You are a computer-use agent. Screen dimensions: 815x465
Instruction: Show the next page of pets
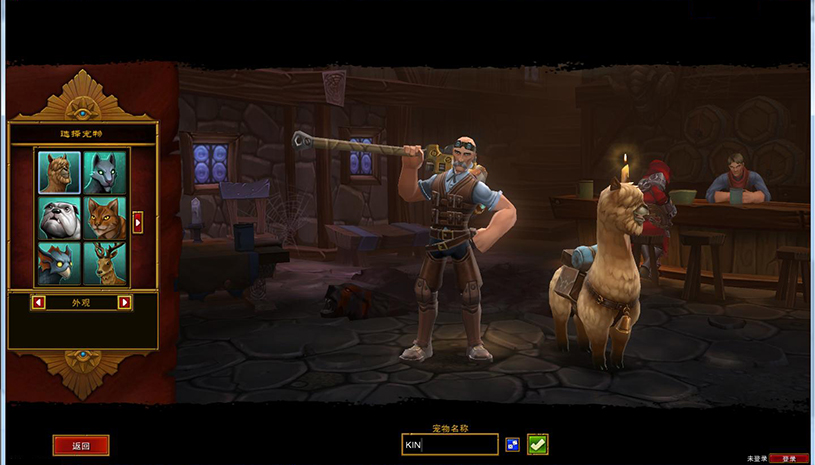click(x=138, y=222)
